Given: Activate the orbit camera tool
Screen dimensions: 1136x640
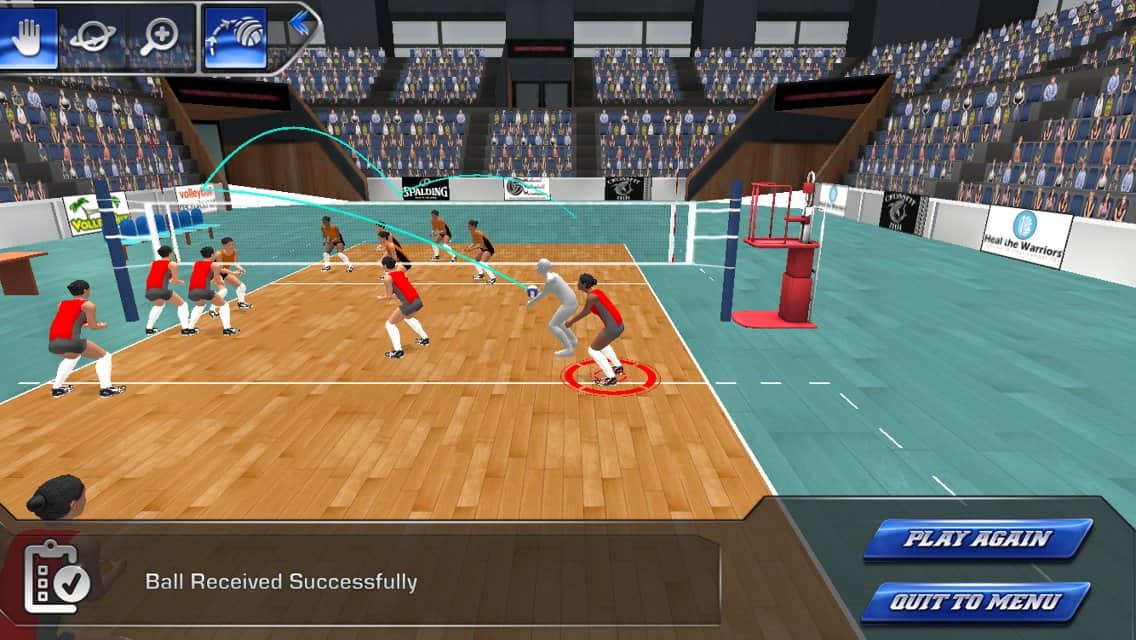Looking at the screenshot, I should click(x=95, y=38).
